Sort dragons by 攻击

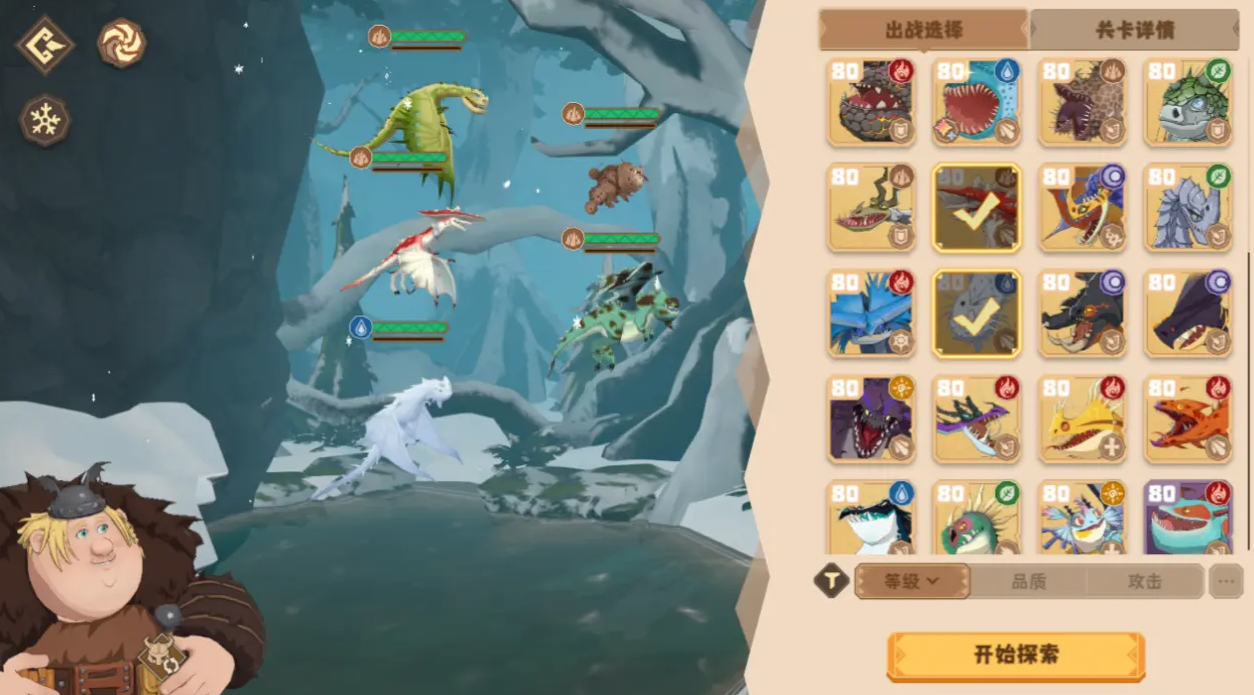click(x=1145, y=581)
